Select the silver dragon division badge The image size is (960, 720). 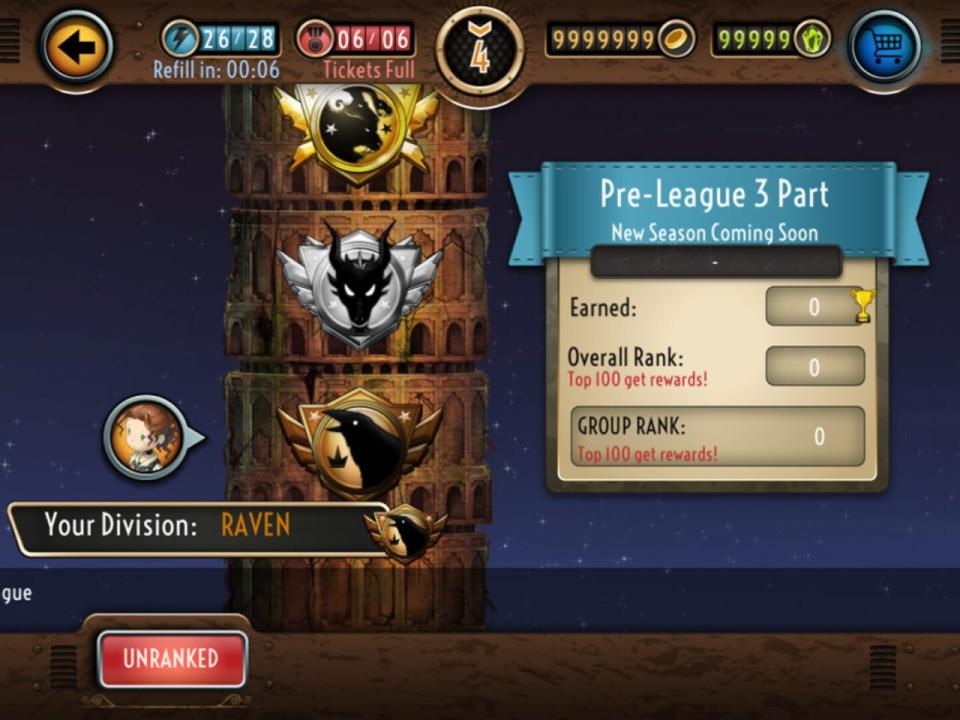pyautogui.click(x=358, y=281)
